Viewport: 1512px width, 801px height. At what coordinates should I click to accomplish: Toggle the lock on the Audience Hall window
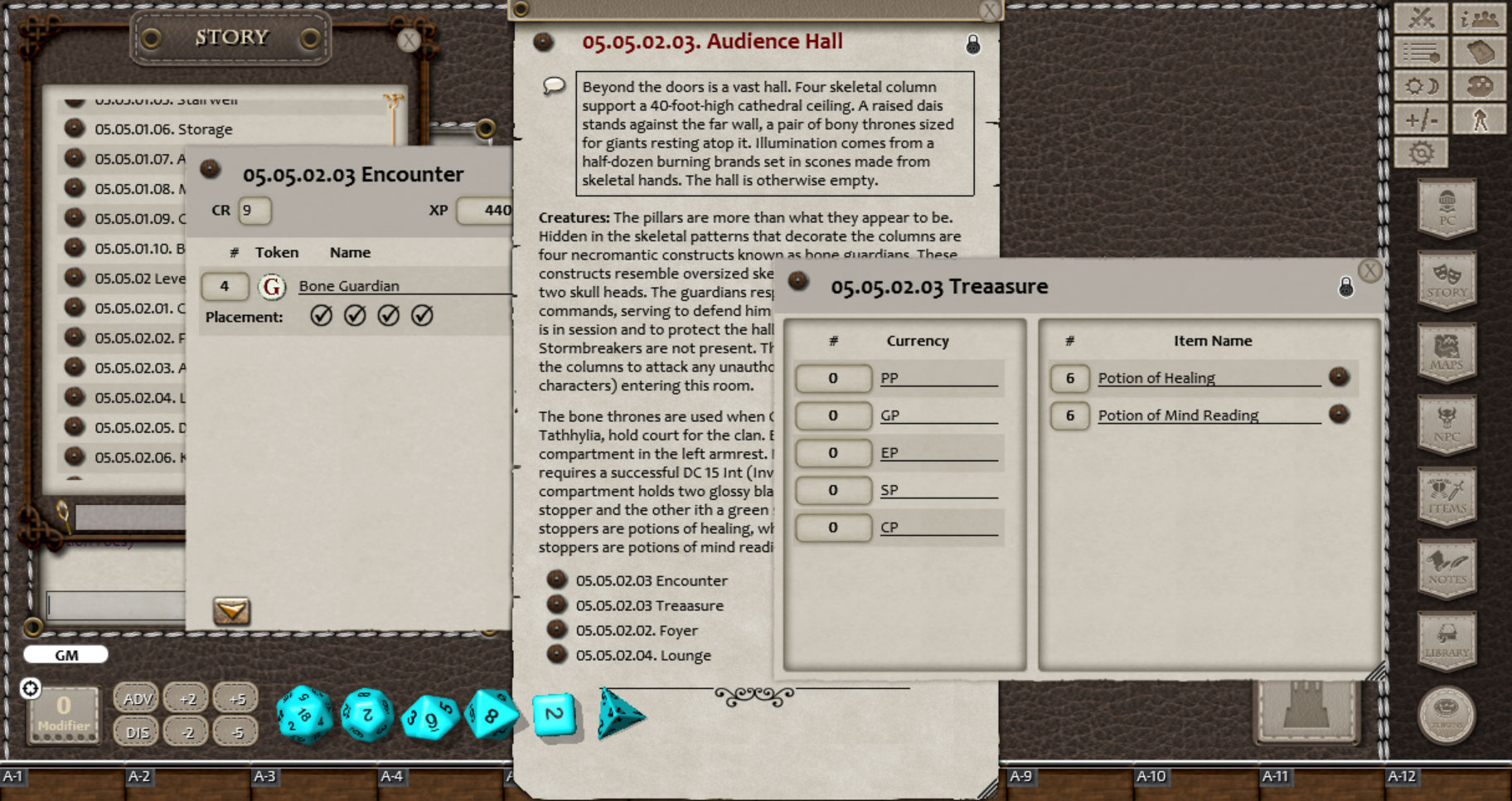[973, 46]
